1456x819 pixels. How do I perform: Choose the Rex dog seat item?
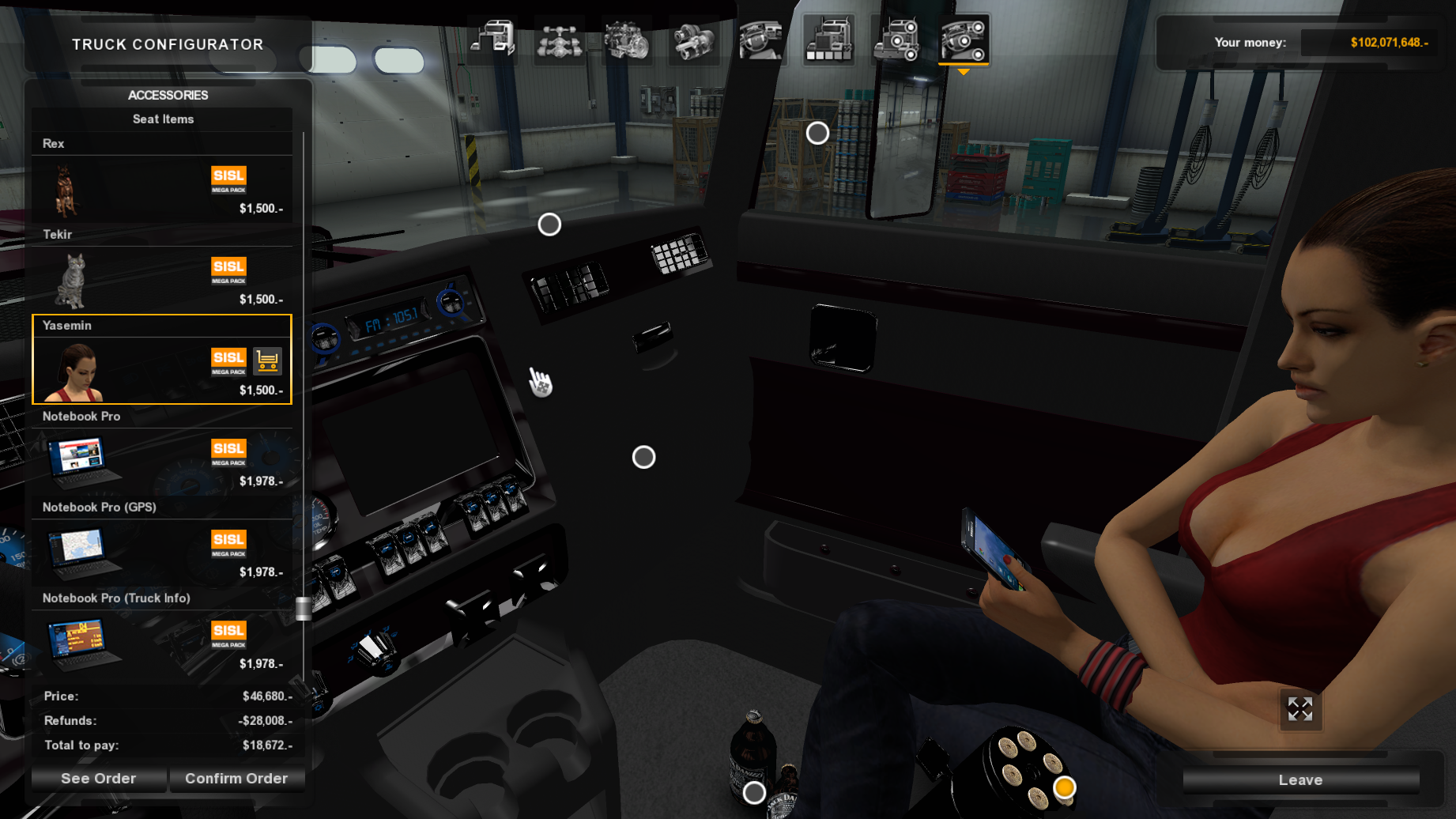coord(162,188)
